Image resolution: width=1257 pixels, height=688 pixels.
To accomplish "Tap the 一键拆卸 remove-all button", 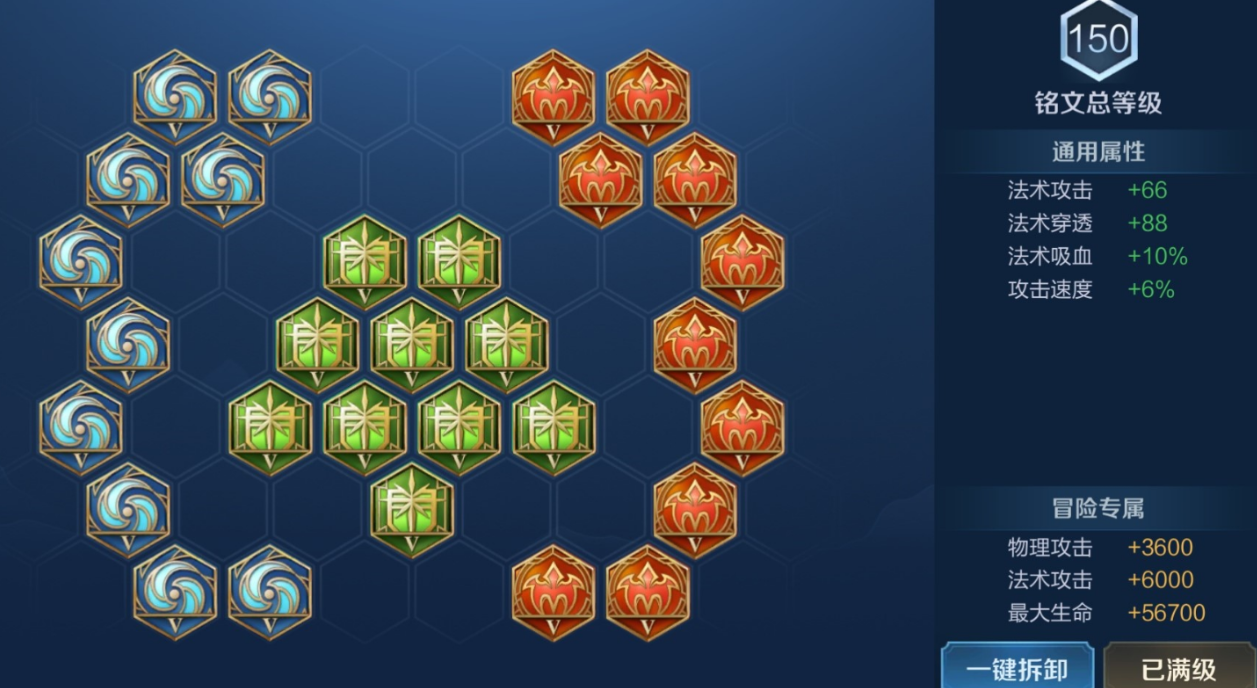I will pyautogui.click(x=1016, y=667).
